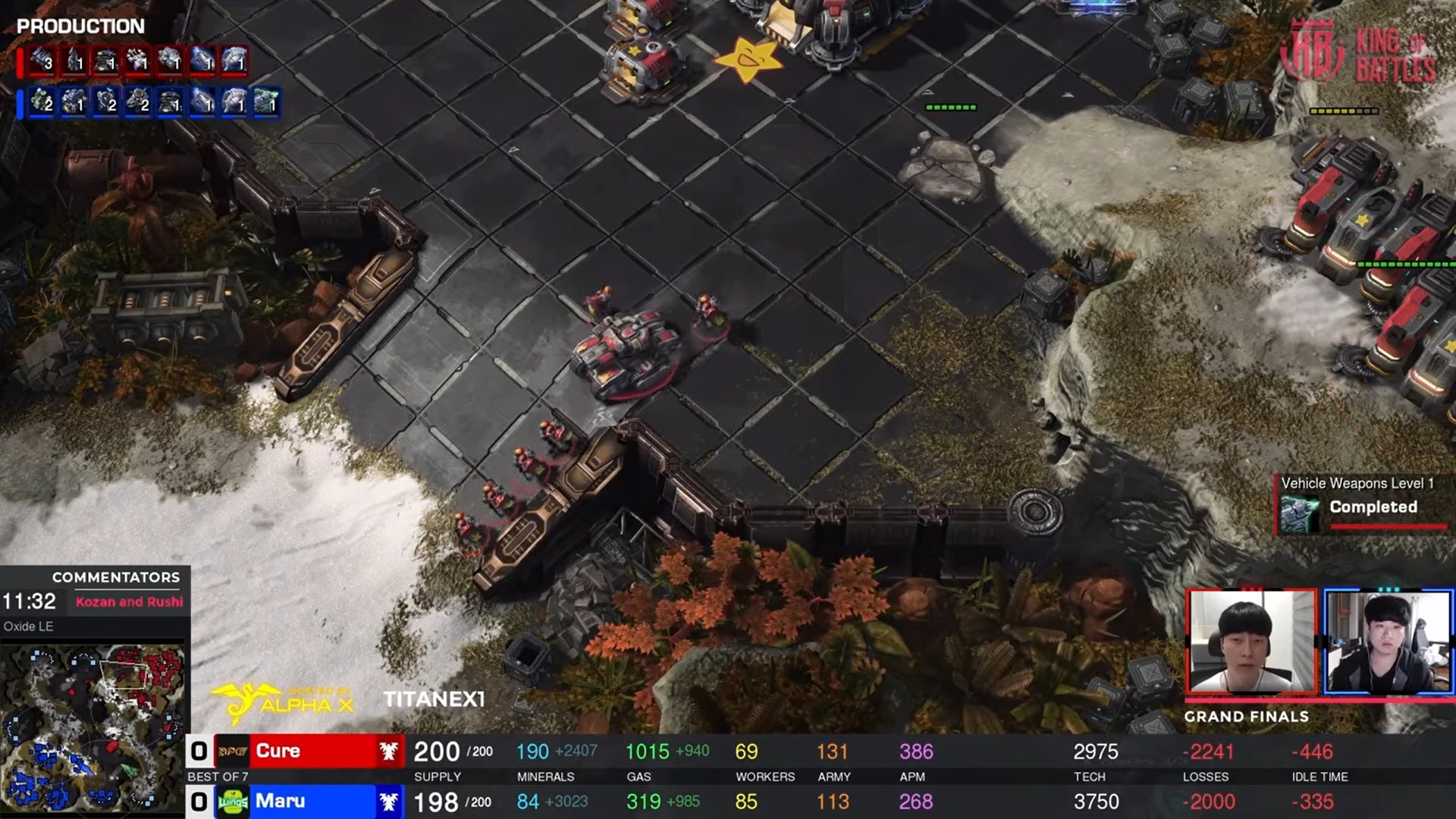
Task: Click the Alpha X sponsor logo
Action: pyautogui.click(x=282, y=702)
